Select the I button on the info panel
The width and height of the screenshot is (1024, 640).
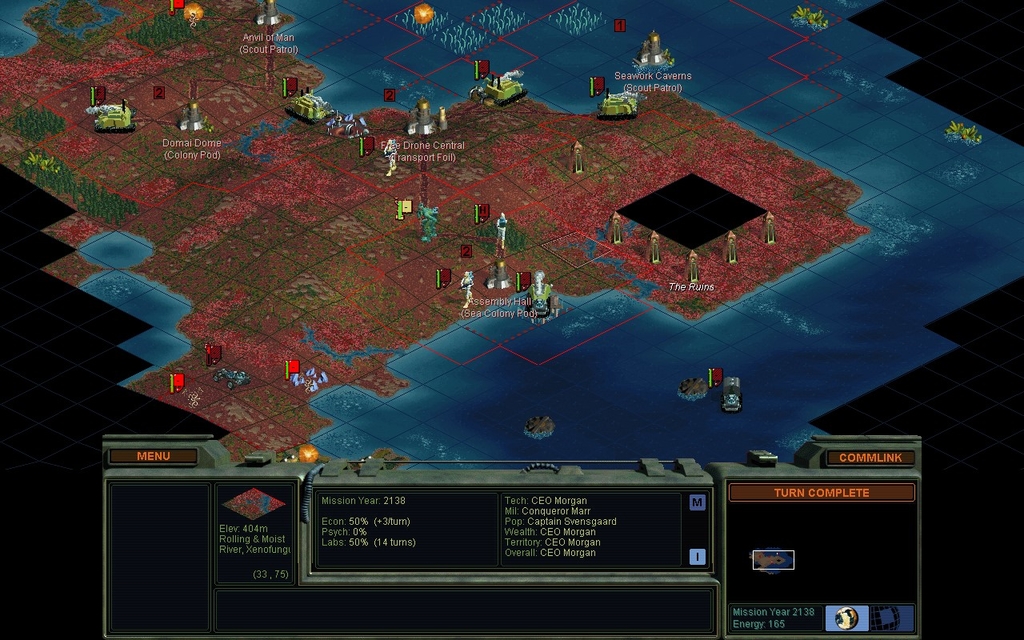(x=697, y=556)
